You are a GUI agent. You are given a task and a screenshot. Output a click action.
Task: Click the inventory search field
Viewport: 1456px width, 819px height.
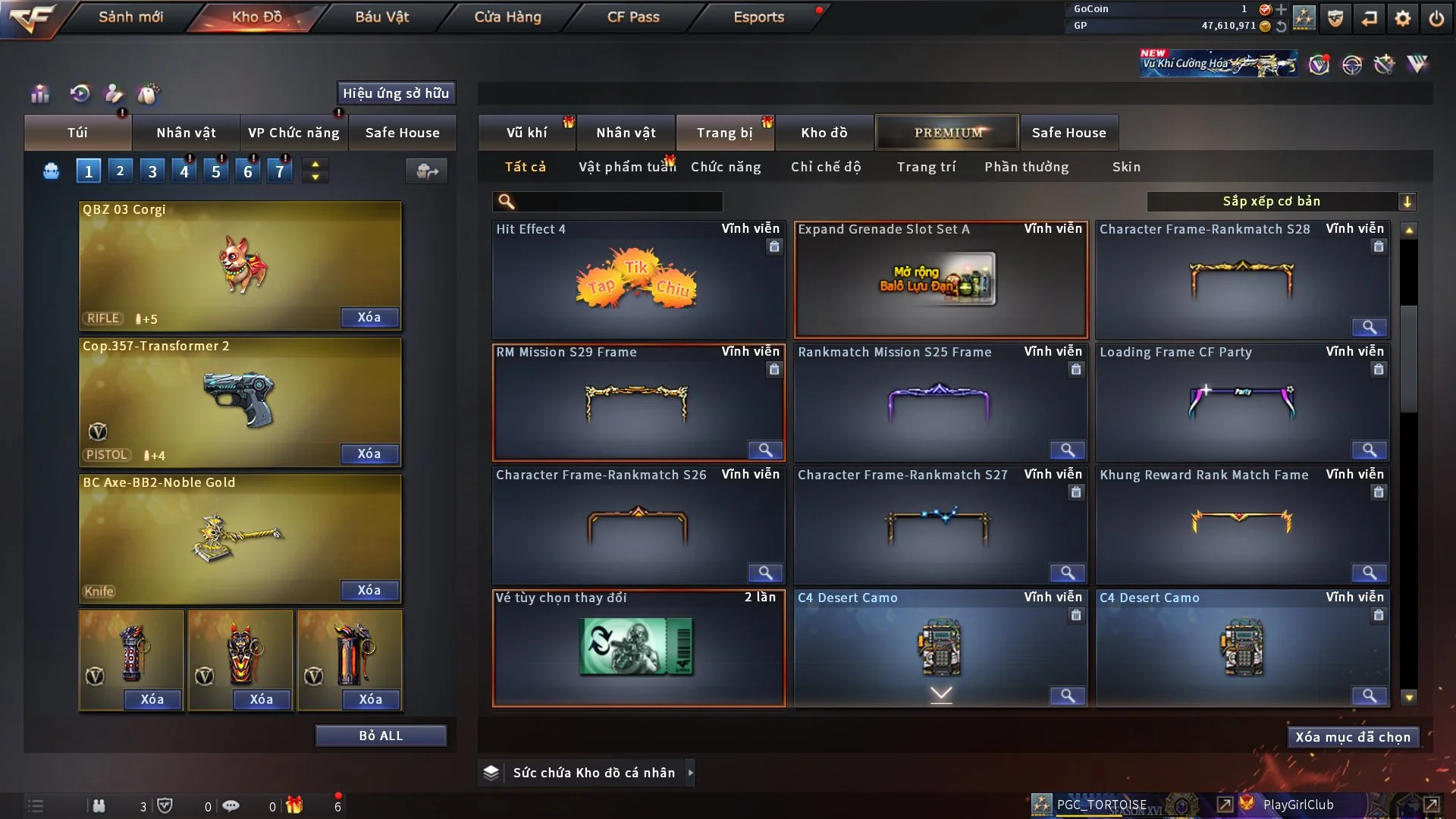(618, 202)
